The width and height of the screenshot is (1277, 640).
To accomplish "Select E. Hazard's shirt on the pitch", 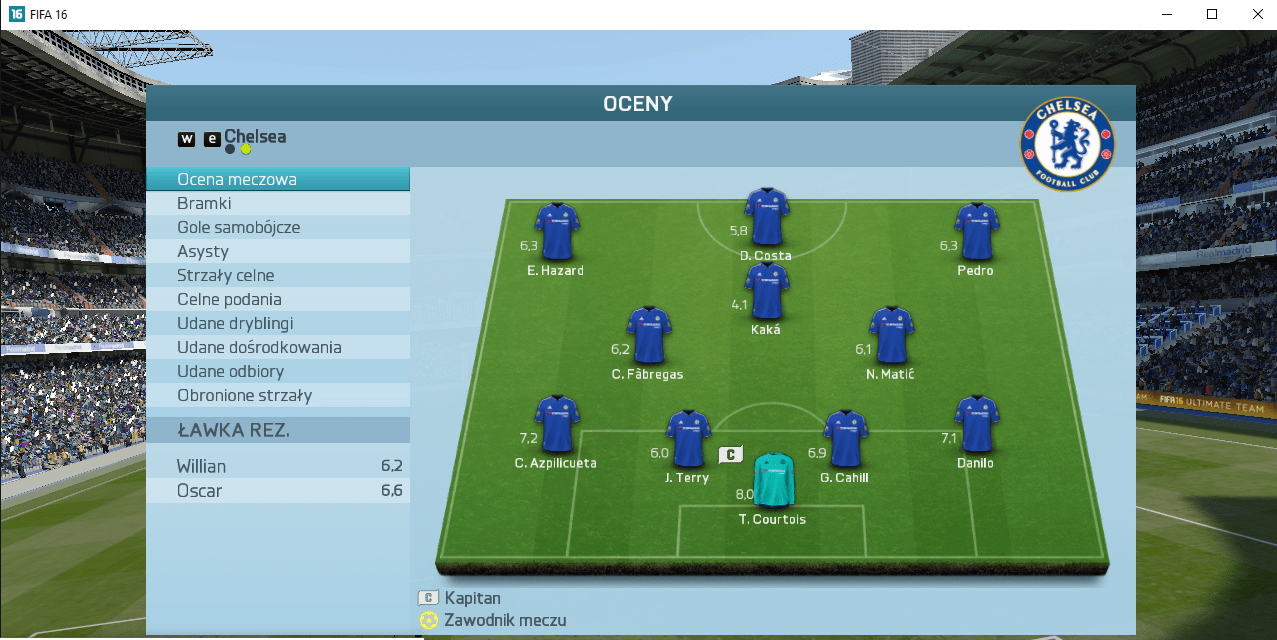I will (556, 231).
